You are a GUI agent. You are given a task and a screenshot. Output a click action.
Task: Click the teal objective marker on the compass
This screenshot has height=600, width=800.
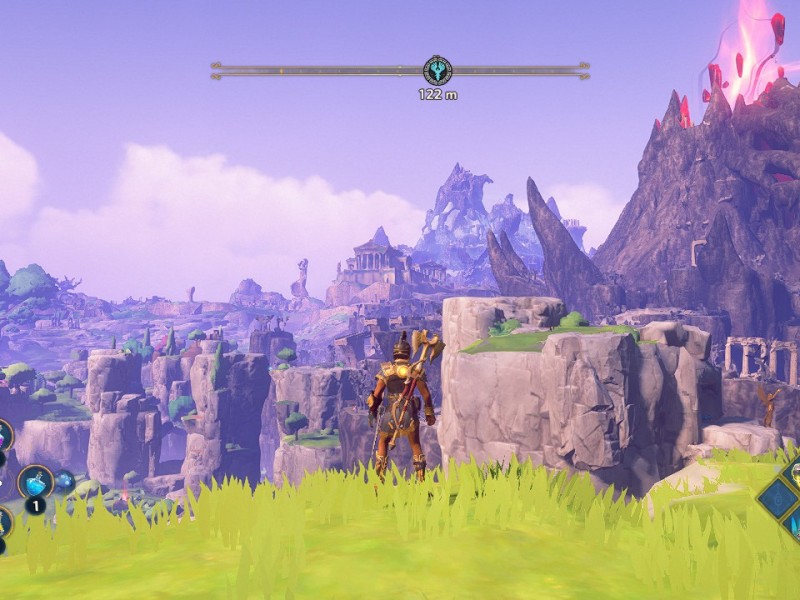click(x=437, y=70)
